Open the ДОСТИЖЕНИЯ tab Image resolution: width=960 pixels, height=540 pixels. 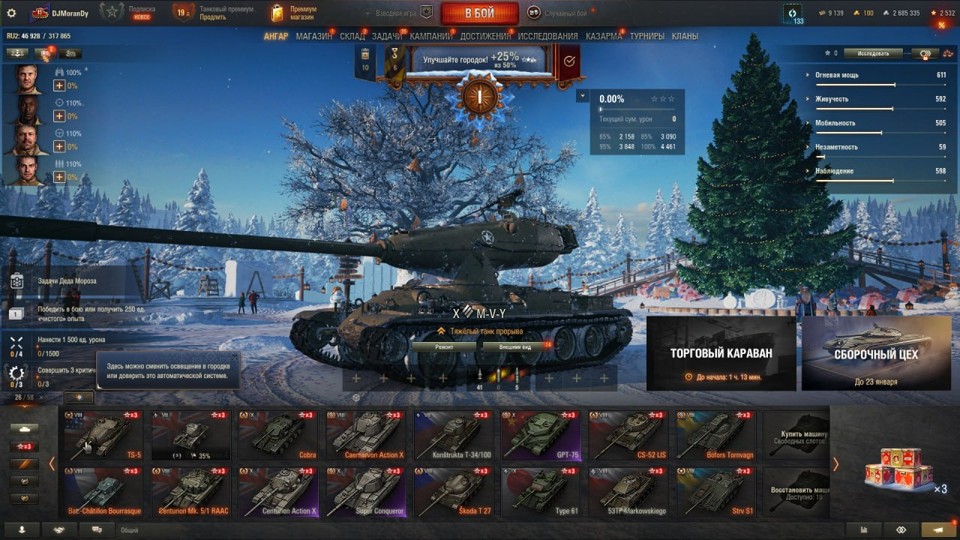[485, 36]
